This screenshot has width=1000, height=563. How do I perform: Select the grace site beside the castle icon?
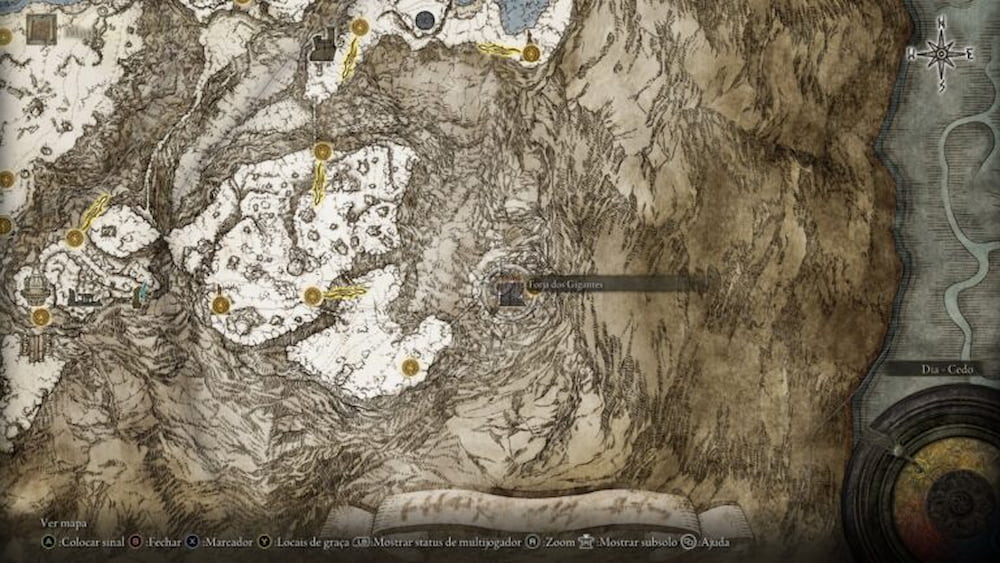(360, 27)
